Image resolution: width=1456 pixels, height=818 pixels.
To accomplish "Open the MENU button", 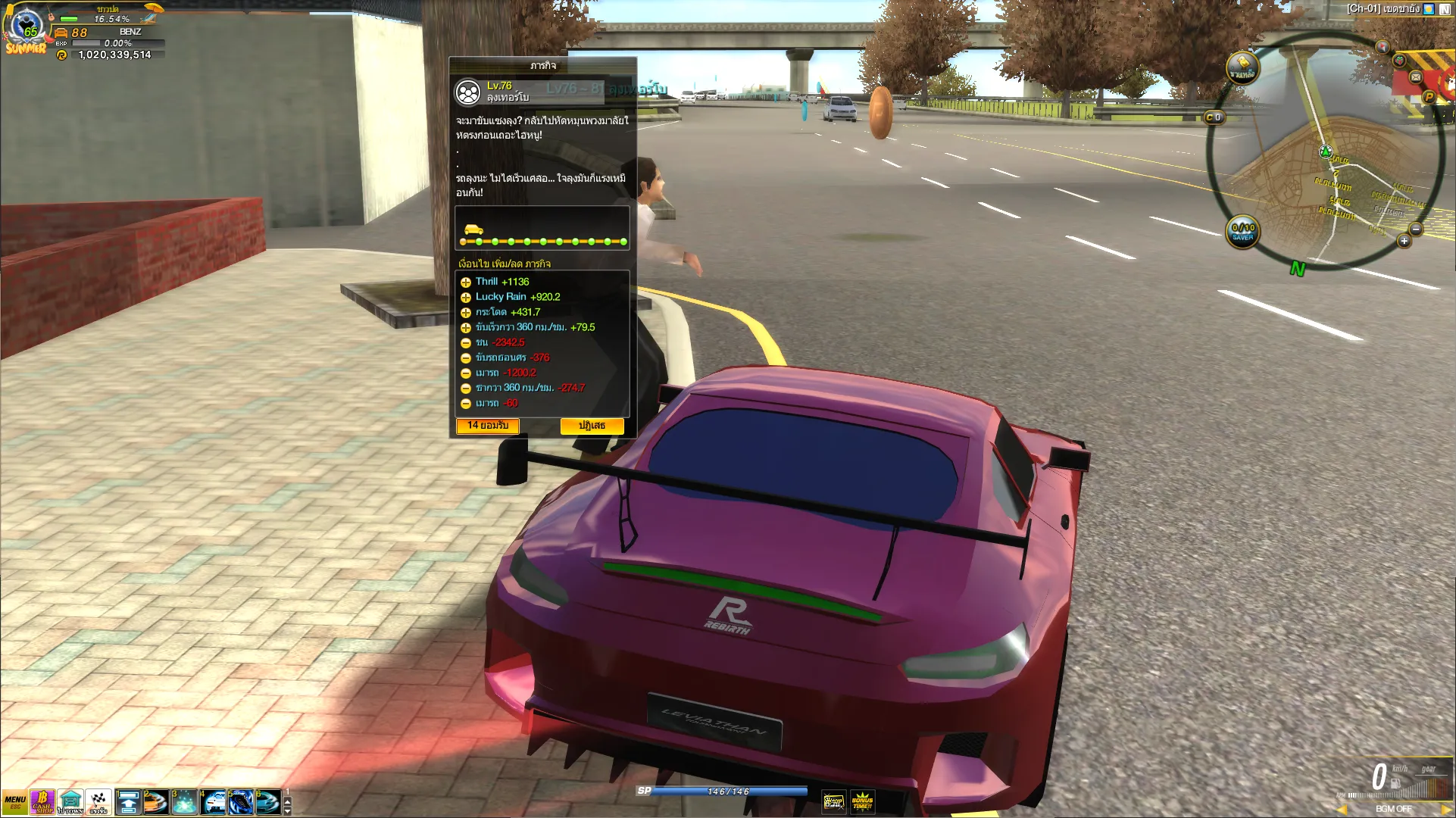I will tap(14, 801).
